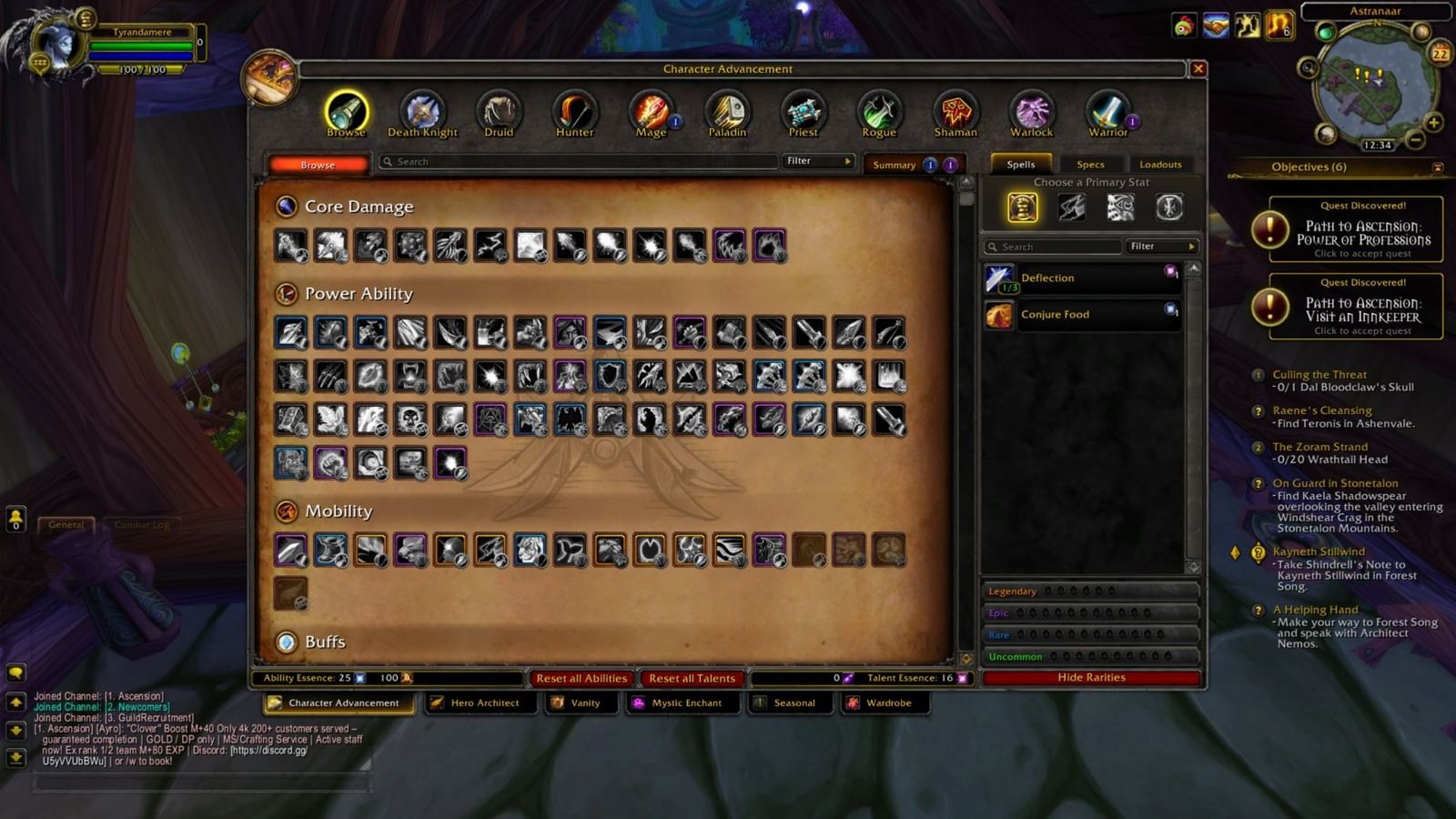This screenshot has width=1456, height=819.
Task: Click the Mage class icon
Action: tap(651, 109)
